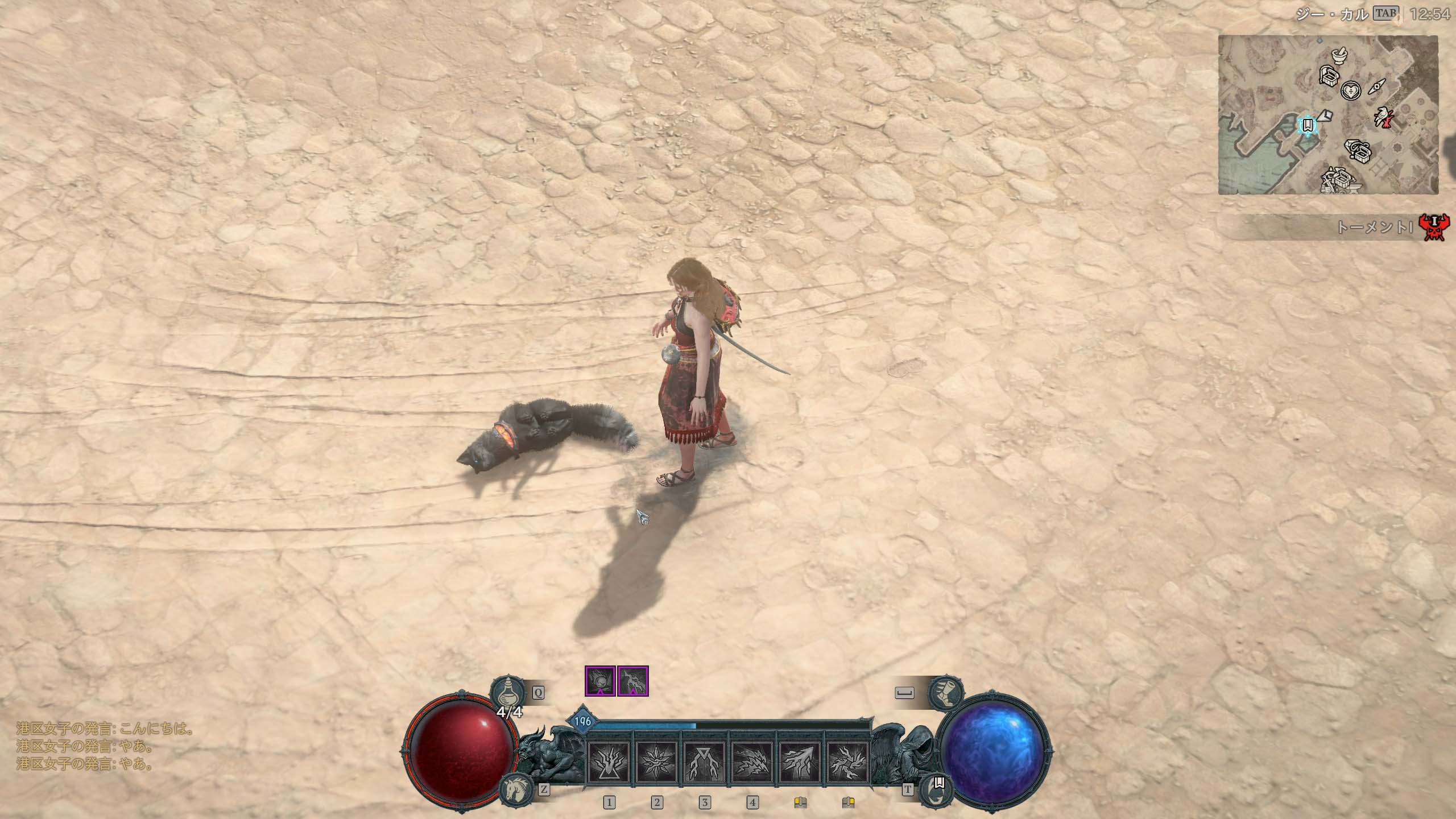Trigger the forked lightning skill under inverted triangle
The image size is (1456, 819).
[704, 762]
